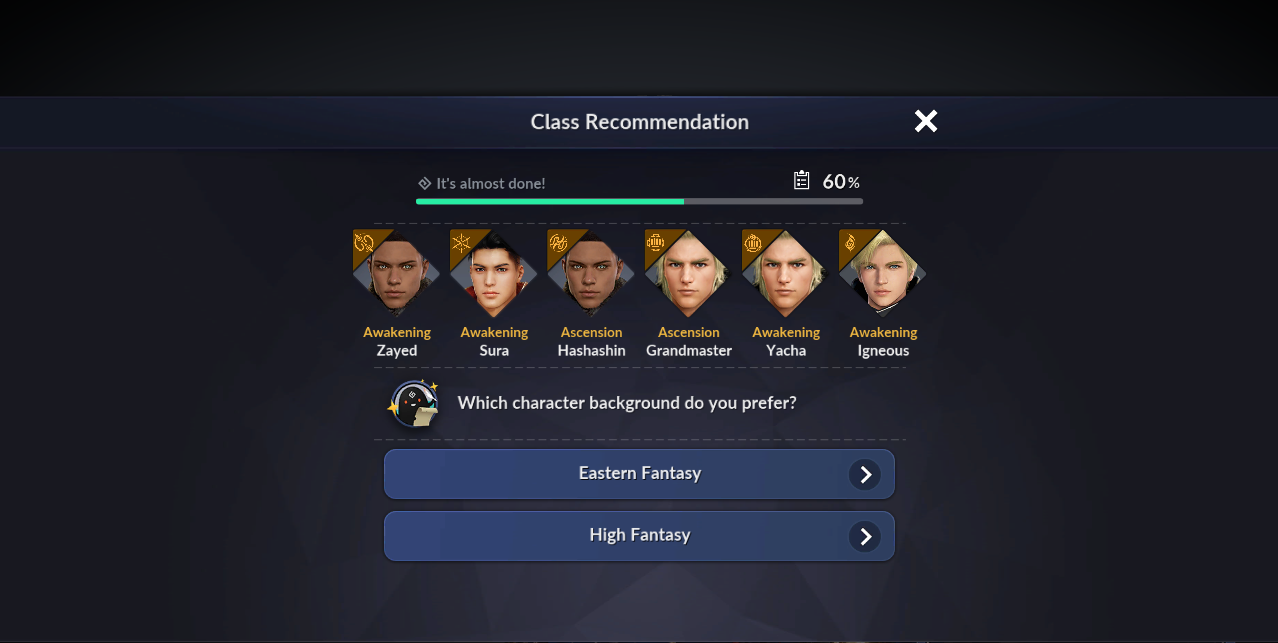
Task: Pick the Ascension Grandmaster class portrait
Action: point(688,274)
